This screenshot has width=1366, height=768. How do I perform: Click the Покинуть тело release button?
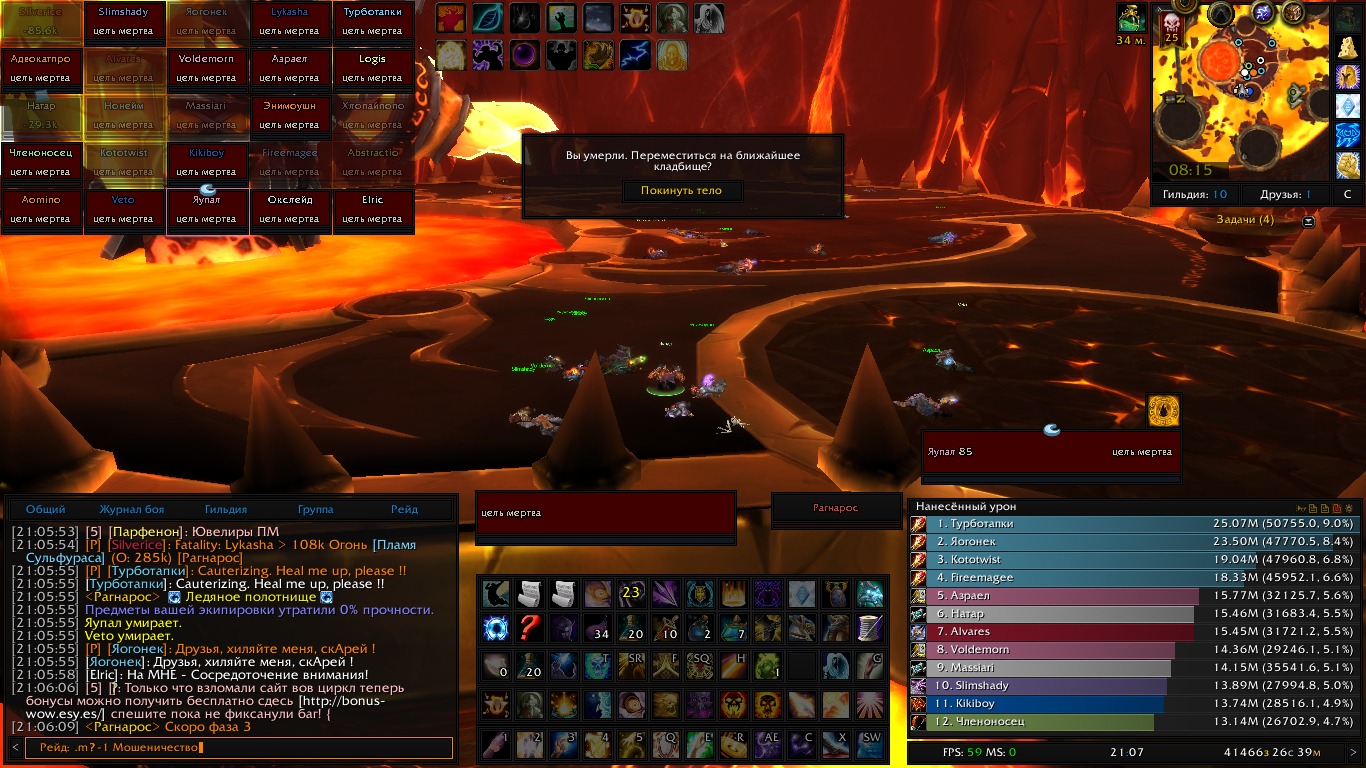coord(682,190)
